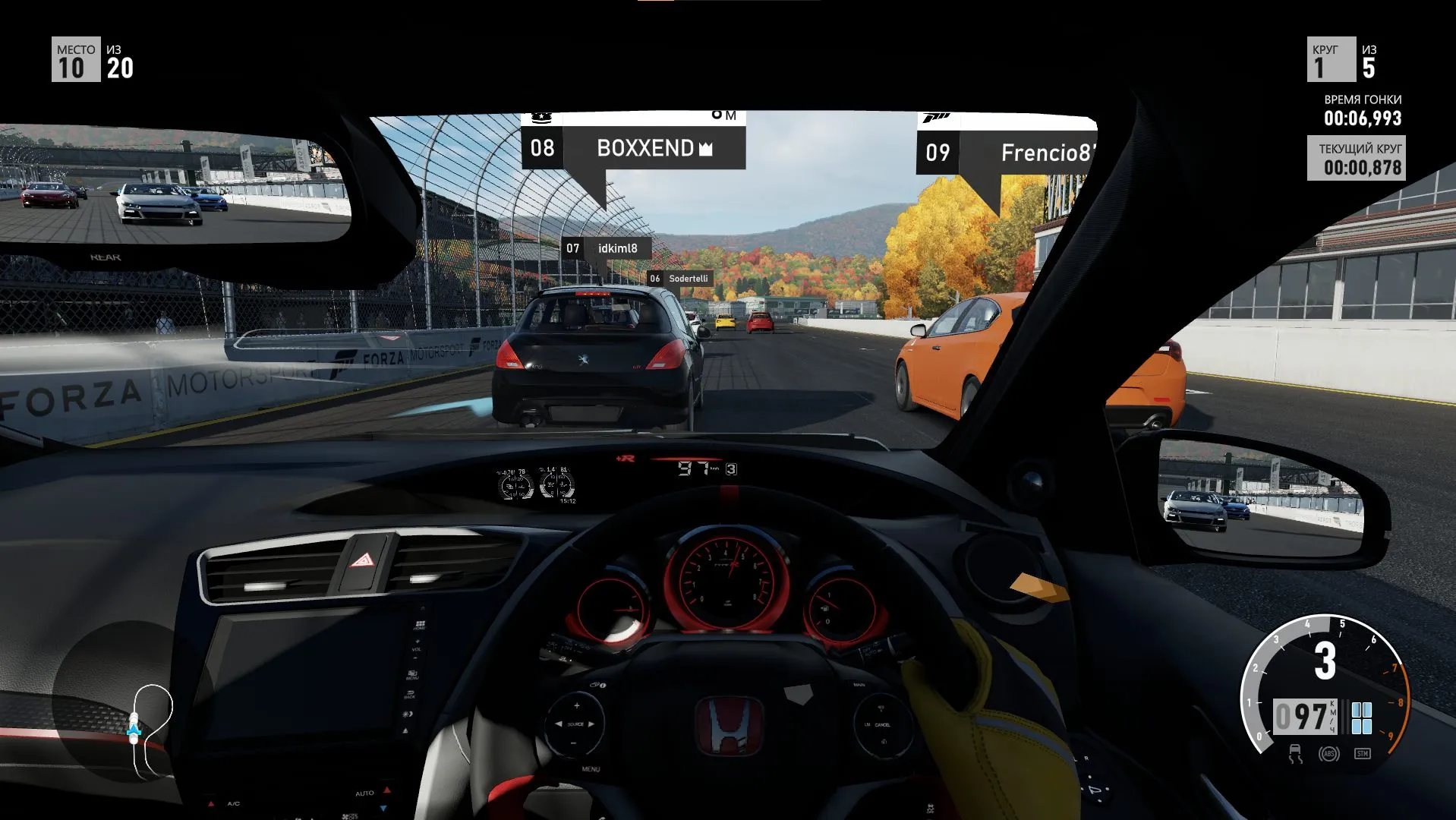Click the traction control car icon
This screenshot has width=1456, height=820.
click(1295, 754)
